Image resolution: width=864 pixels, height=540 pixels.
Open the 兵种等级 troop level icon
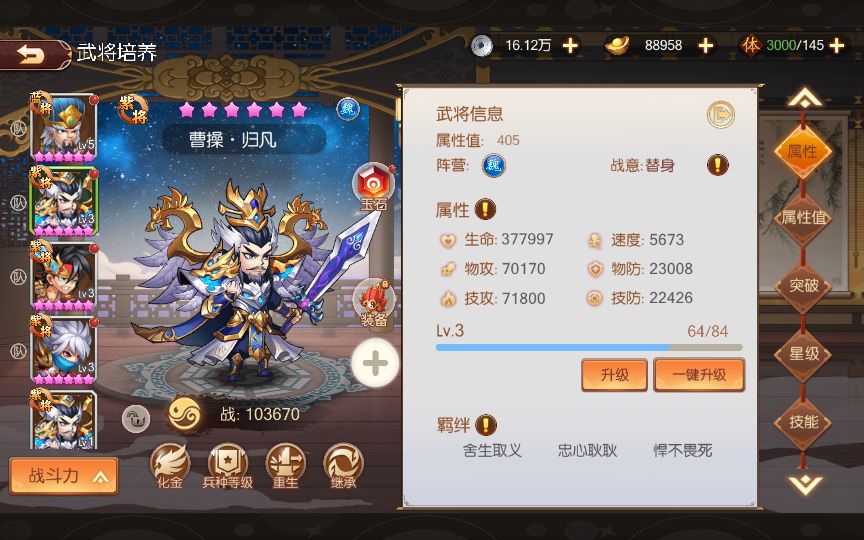pos(227,466)
